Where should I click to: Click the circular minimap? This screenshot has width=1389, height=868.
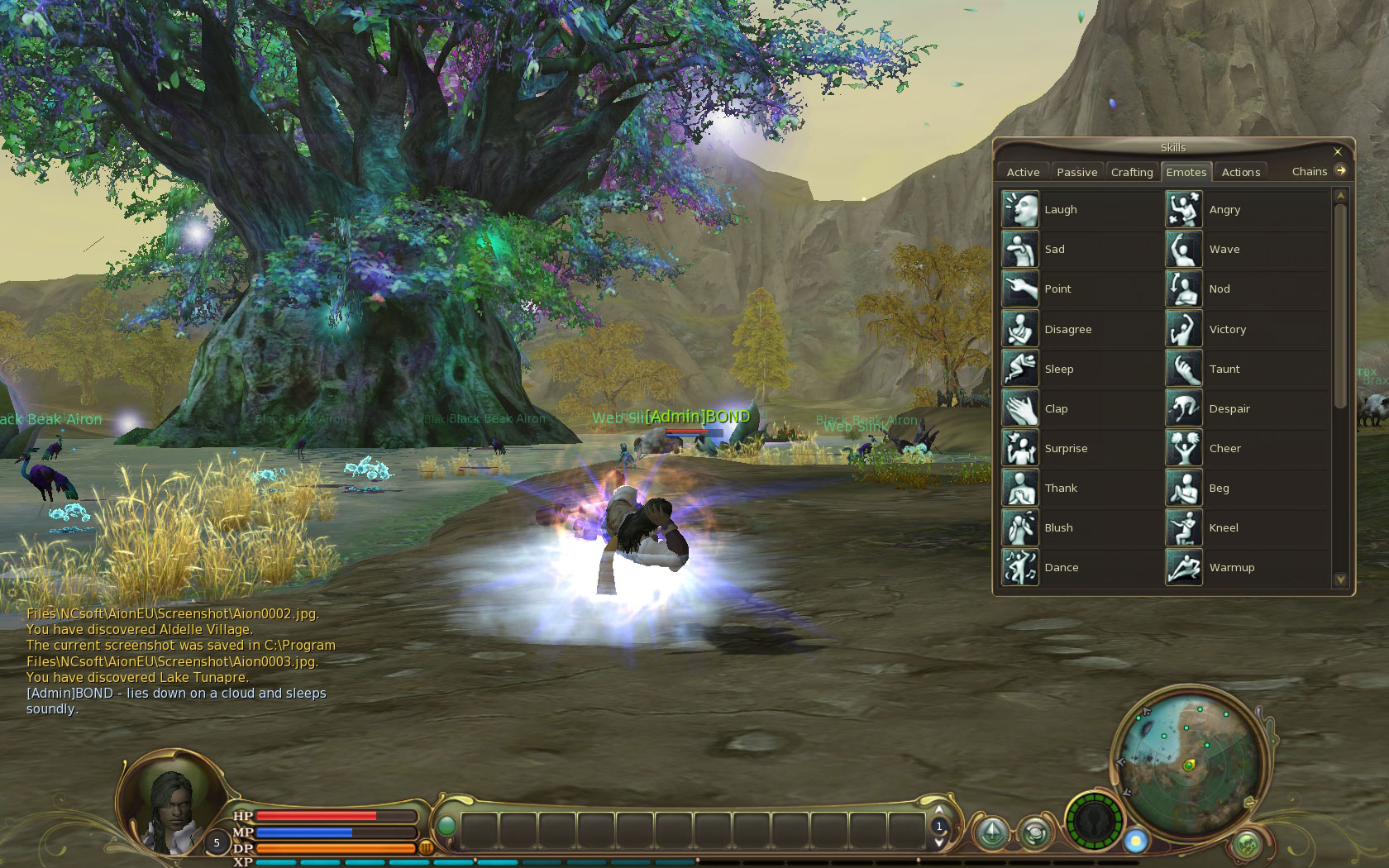coord(1189,765)
